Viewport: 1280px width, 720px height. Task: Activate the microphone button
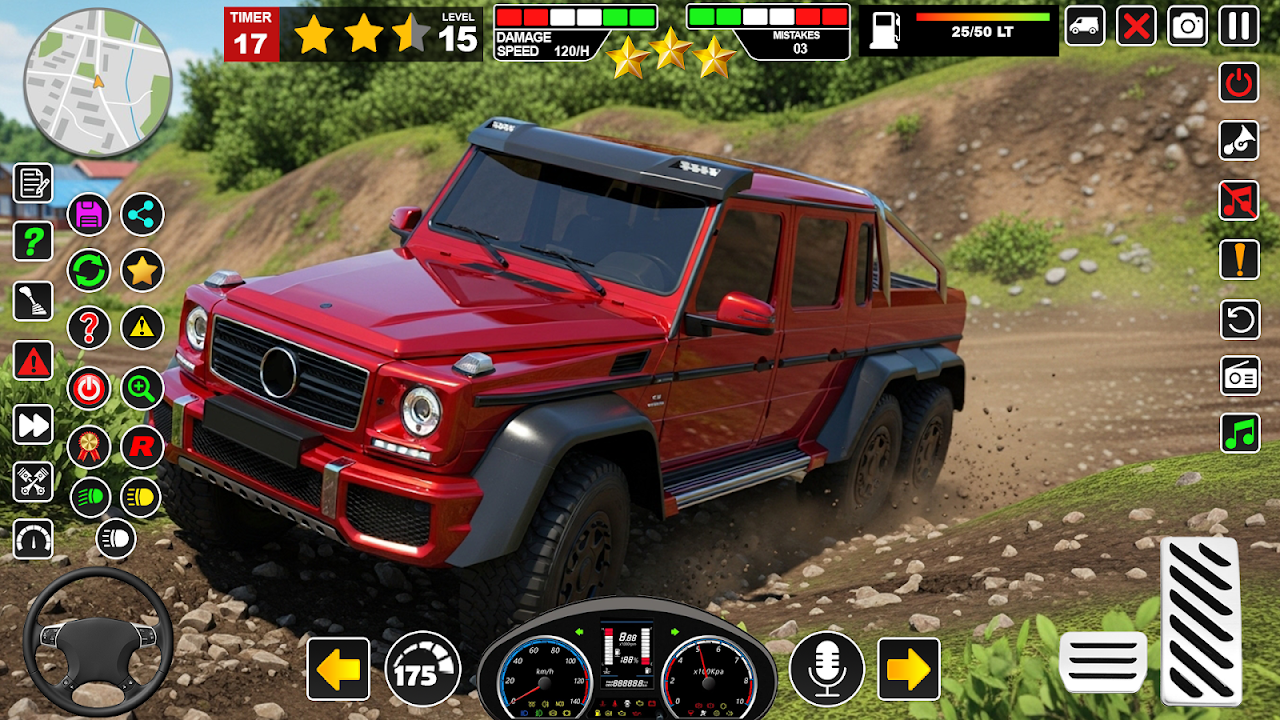click(827, 669)
